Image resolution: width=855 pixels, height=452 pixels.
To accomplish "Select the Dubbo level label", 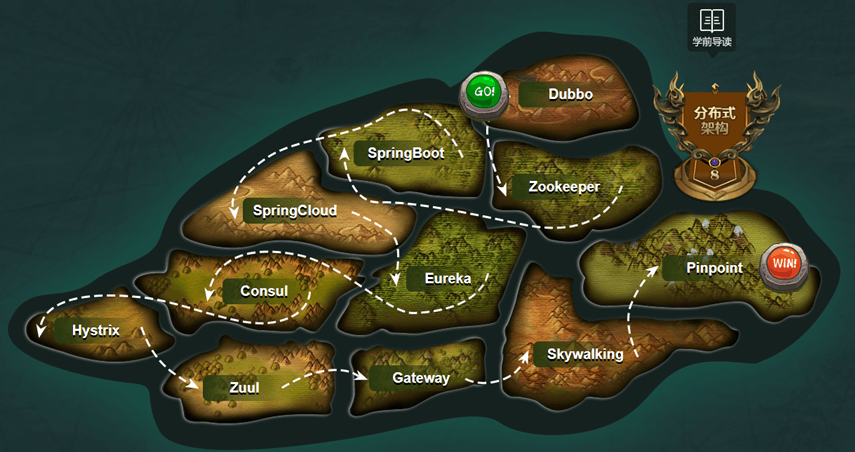I will tap(569, 94).
